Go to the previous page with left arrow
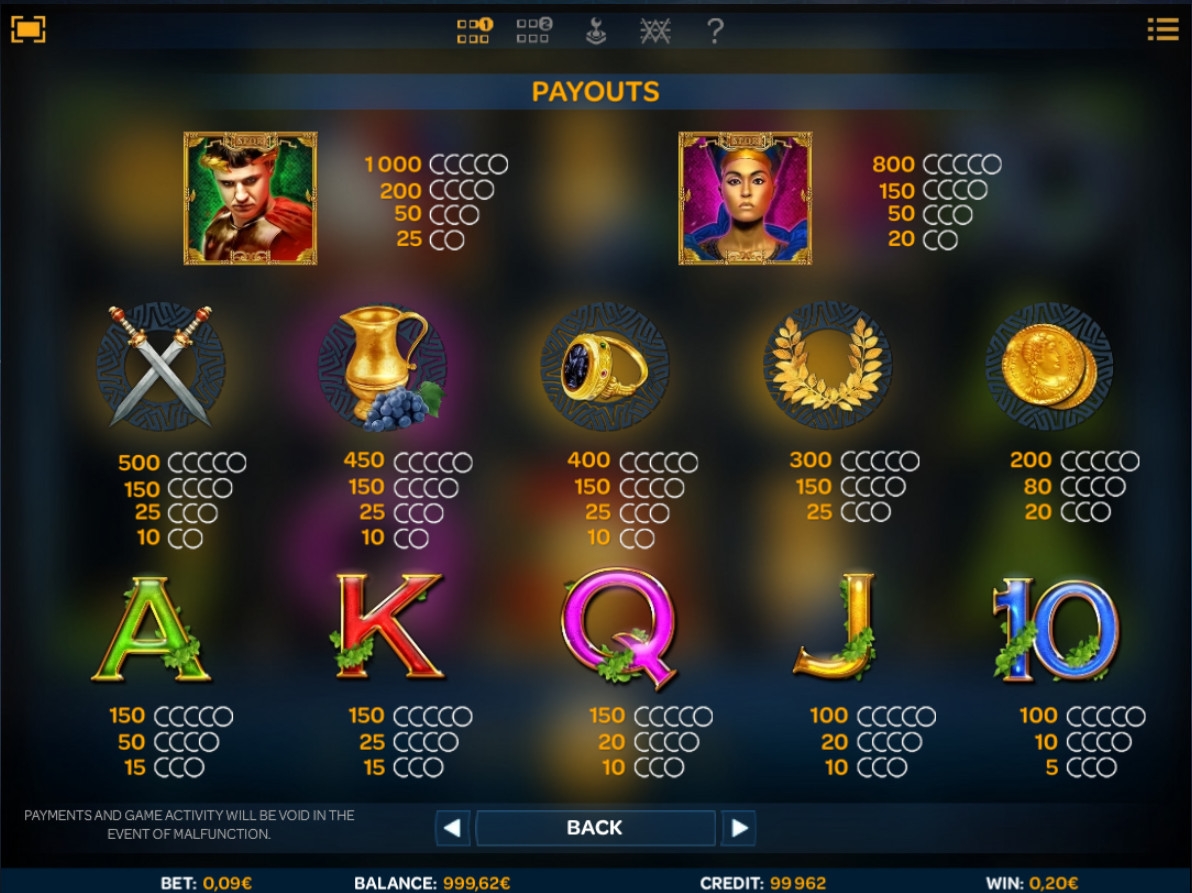This screenshot has width=1192, height=893. click(452, 828)
